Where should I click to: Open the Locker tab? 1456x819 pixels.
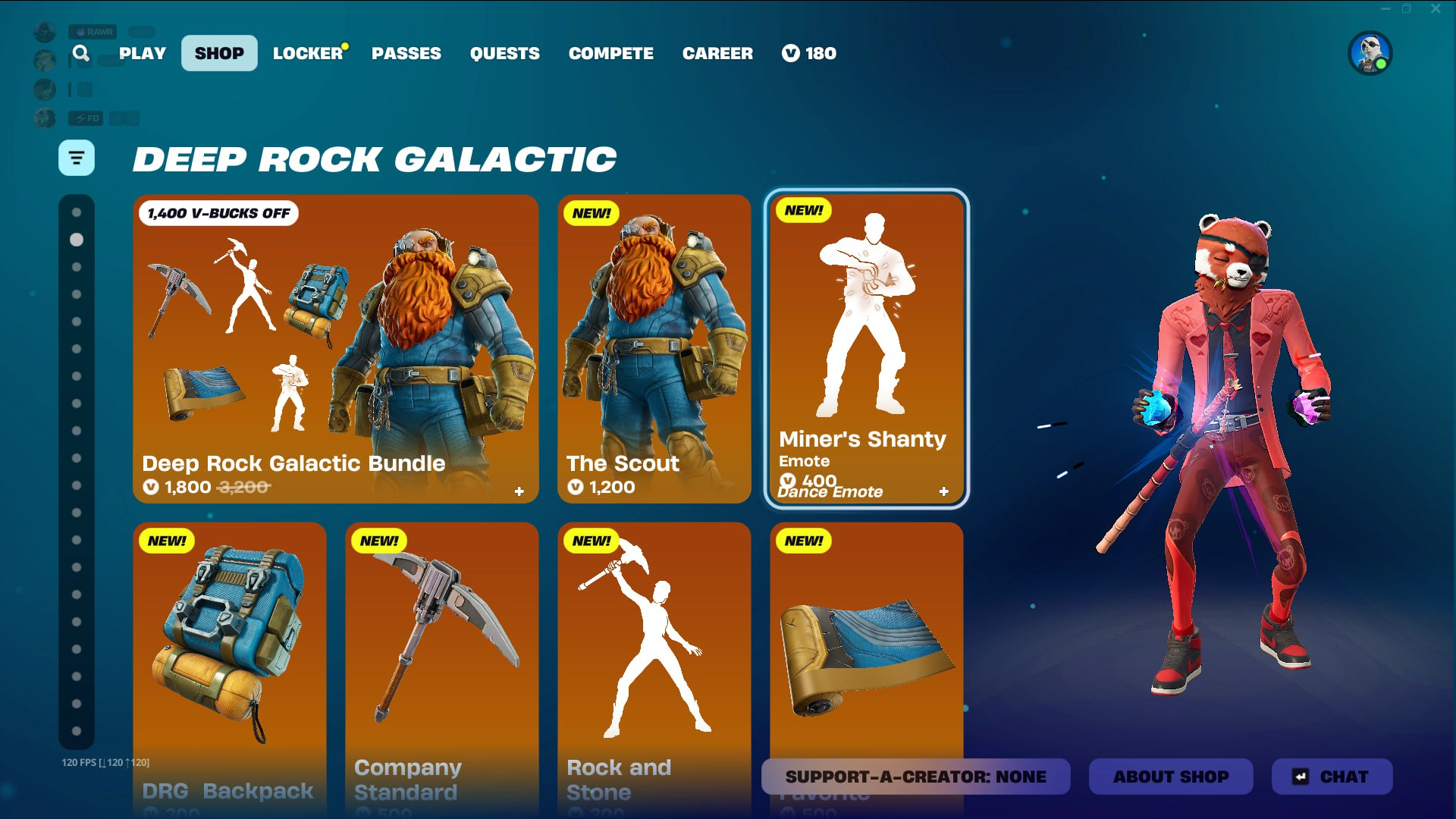[x=308, y=53]
